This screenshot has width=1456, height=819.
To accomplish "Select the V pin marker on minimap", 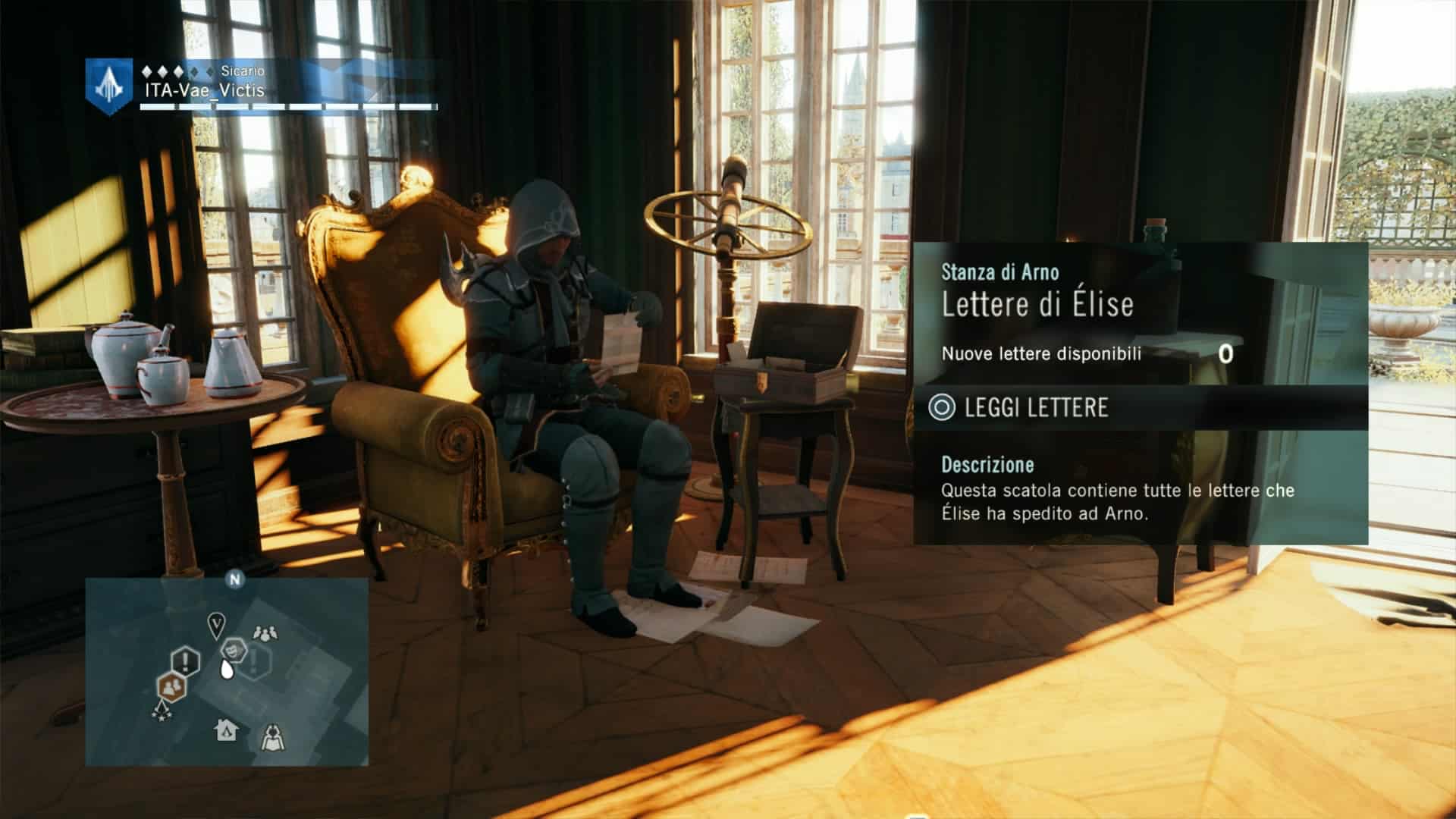I will [x=217, y=625].
